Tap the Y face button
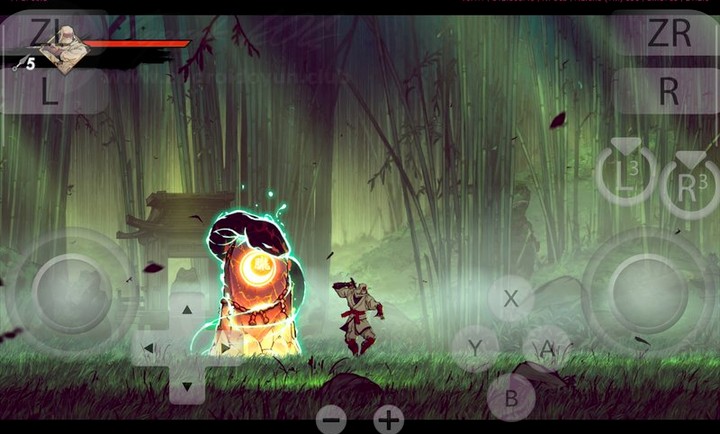The image size is (720, 434). pyautogui.click(x=475, y=348)
